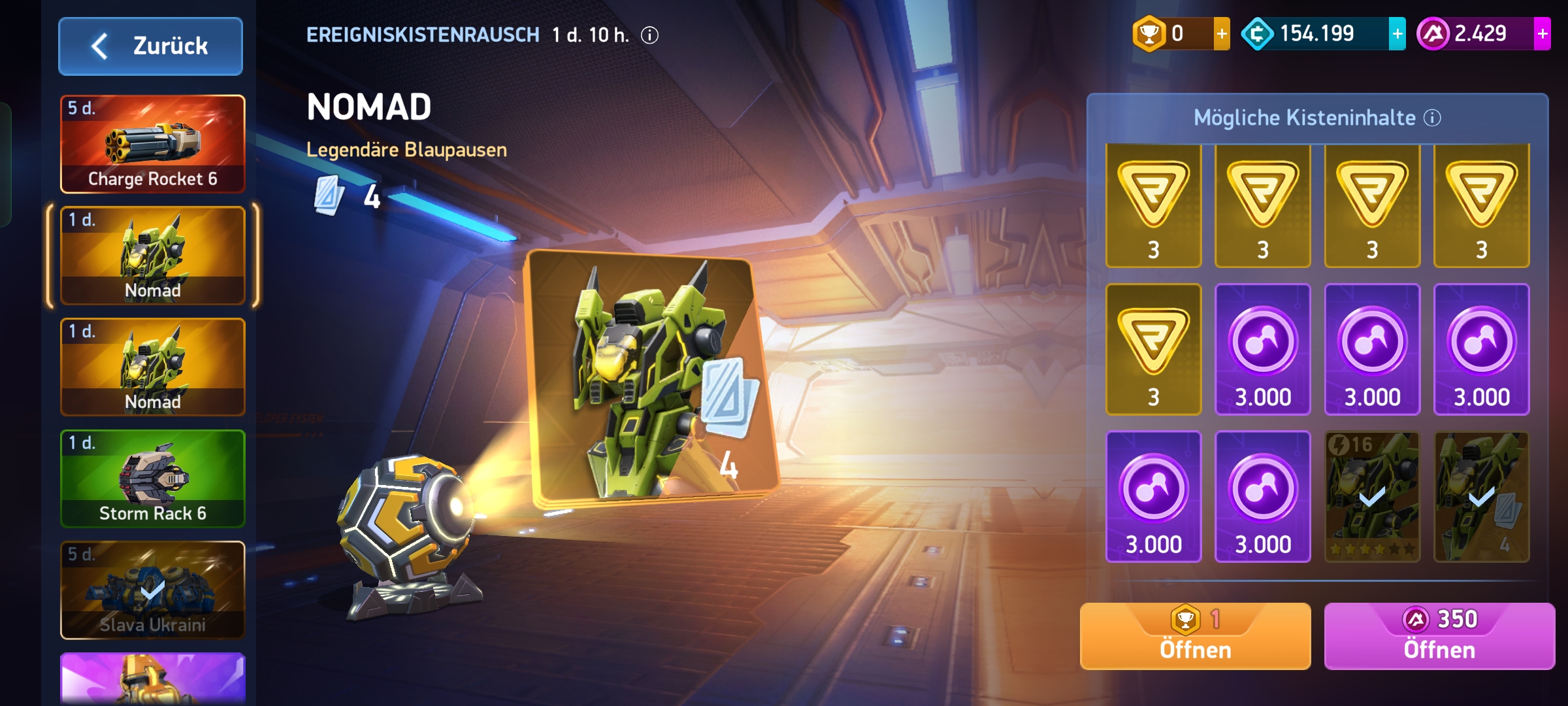The height and width of the screenshot is (706, 1568).
Task: View the Nomad 4 blueprints reward
Action: pos(1481,497)
